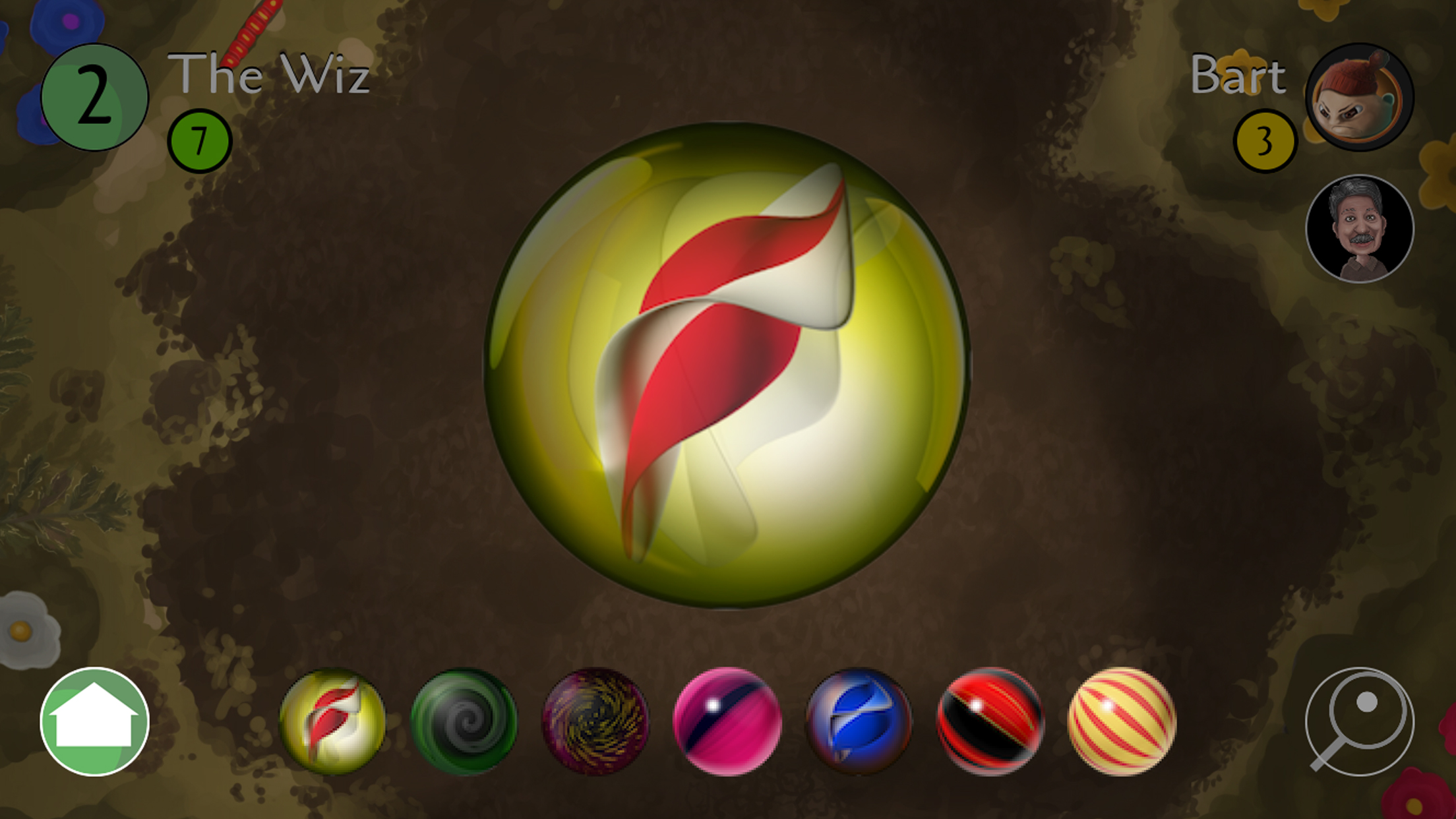
Task: Select the yellow and red candy-striped marble
Action: tap(1121, 721)
